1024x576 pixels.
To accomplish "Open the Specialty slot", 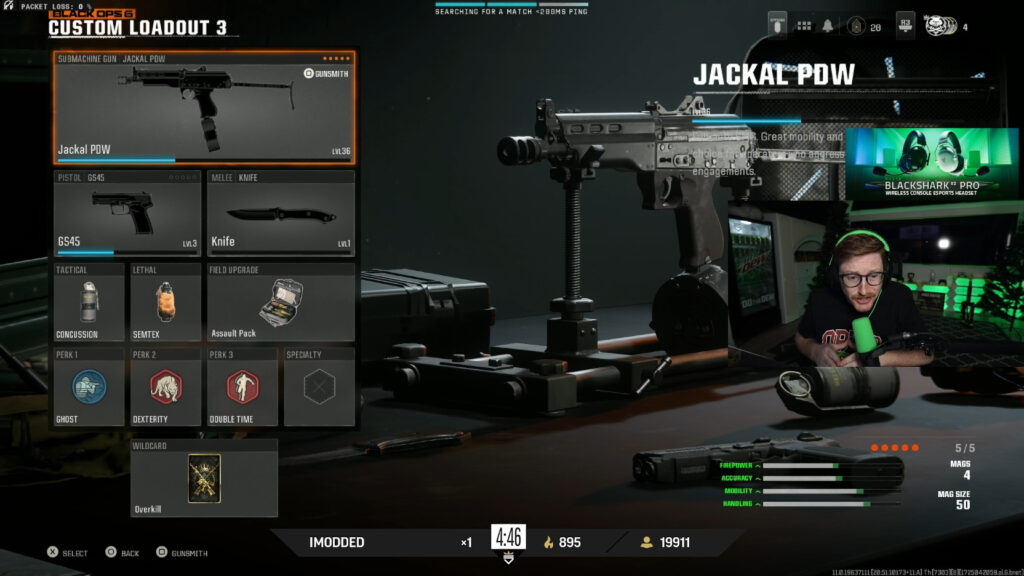I will (x=318, y=387).
